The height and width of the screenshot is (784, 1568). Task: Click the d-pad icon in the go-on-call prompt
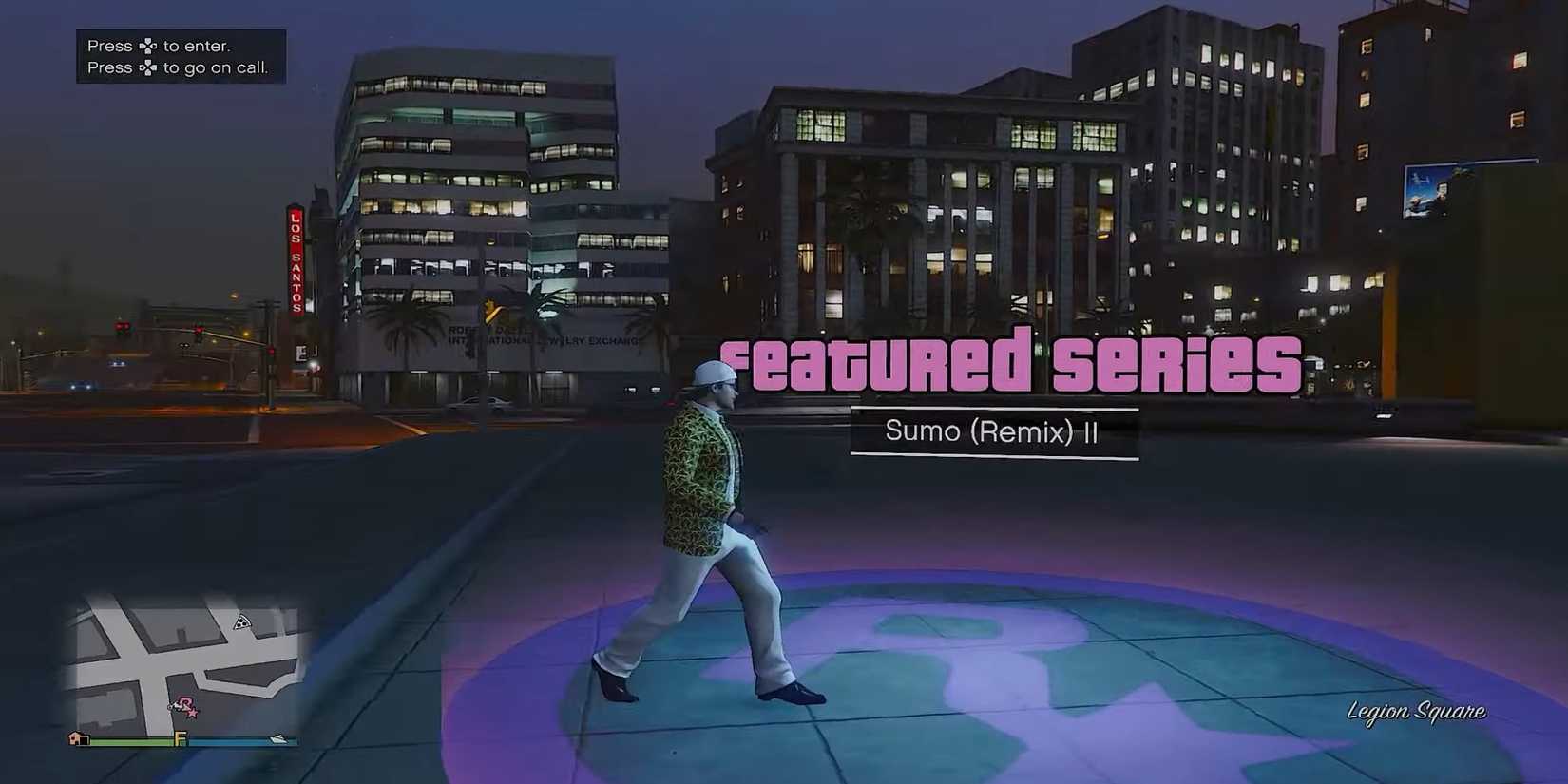[148, 67]
